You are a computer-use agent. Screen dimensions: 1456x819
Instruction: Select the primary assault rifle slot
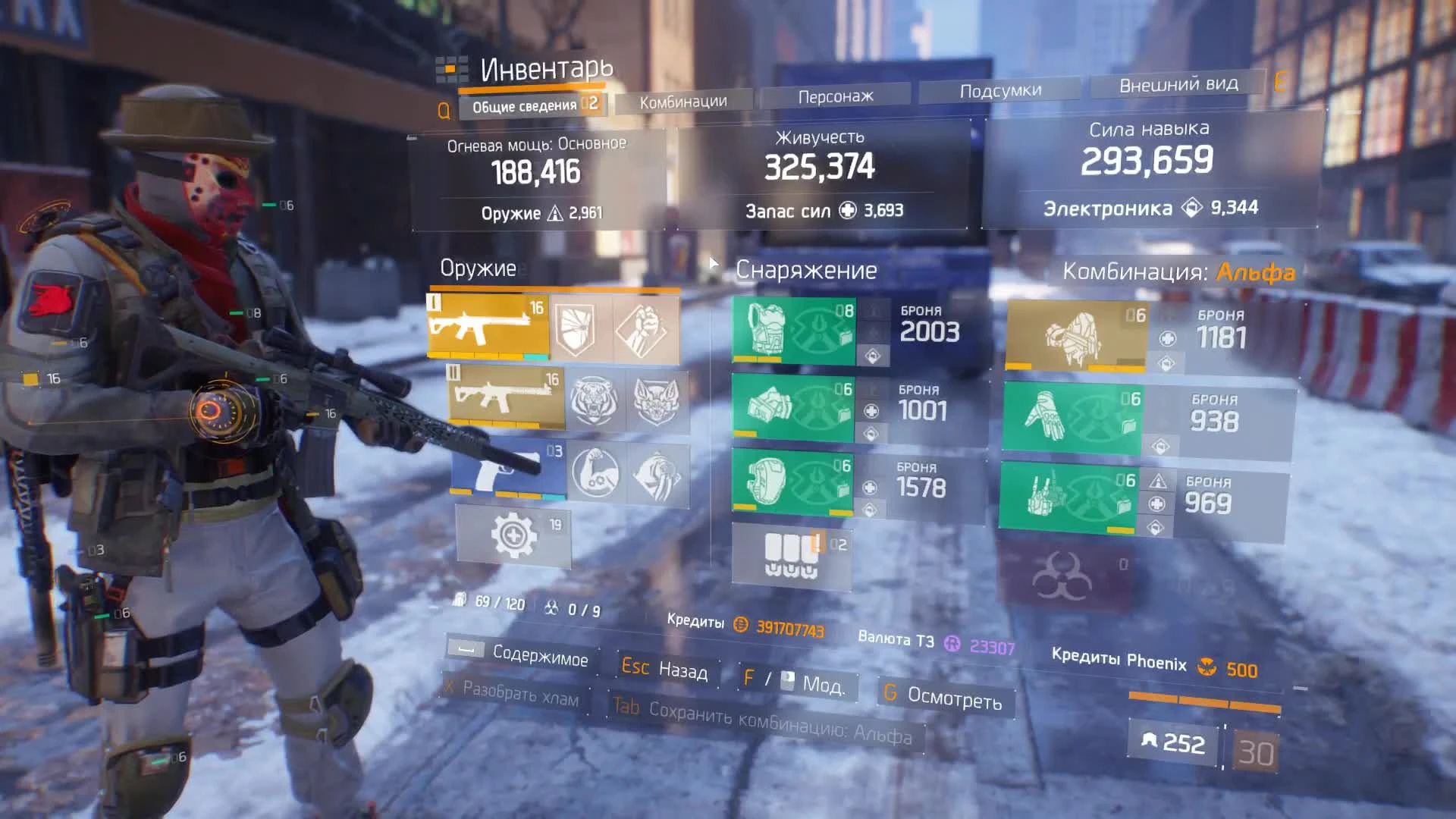[x=489, y=328]
